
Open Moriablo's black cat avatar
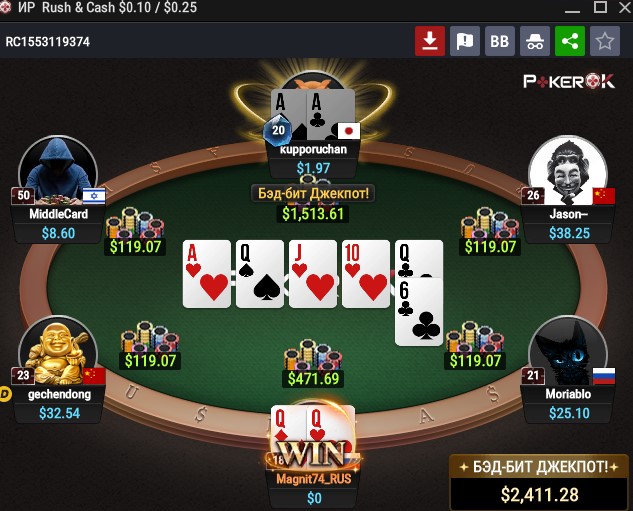[x=568, y=353]
